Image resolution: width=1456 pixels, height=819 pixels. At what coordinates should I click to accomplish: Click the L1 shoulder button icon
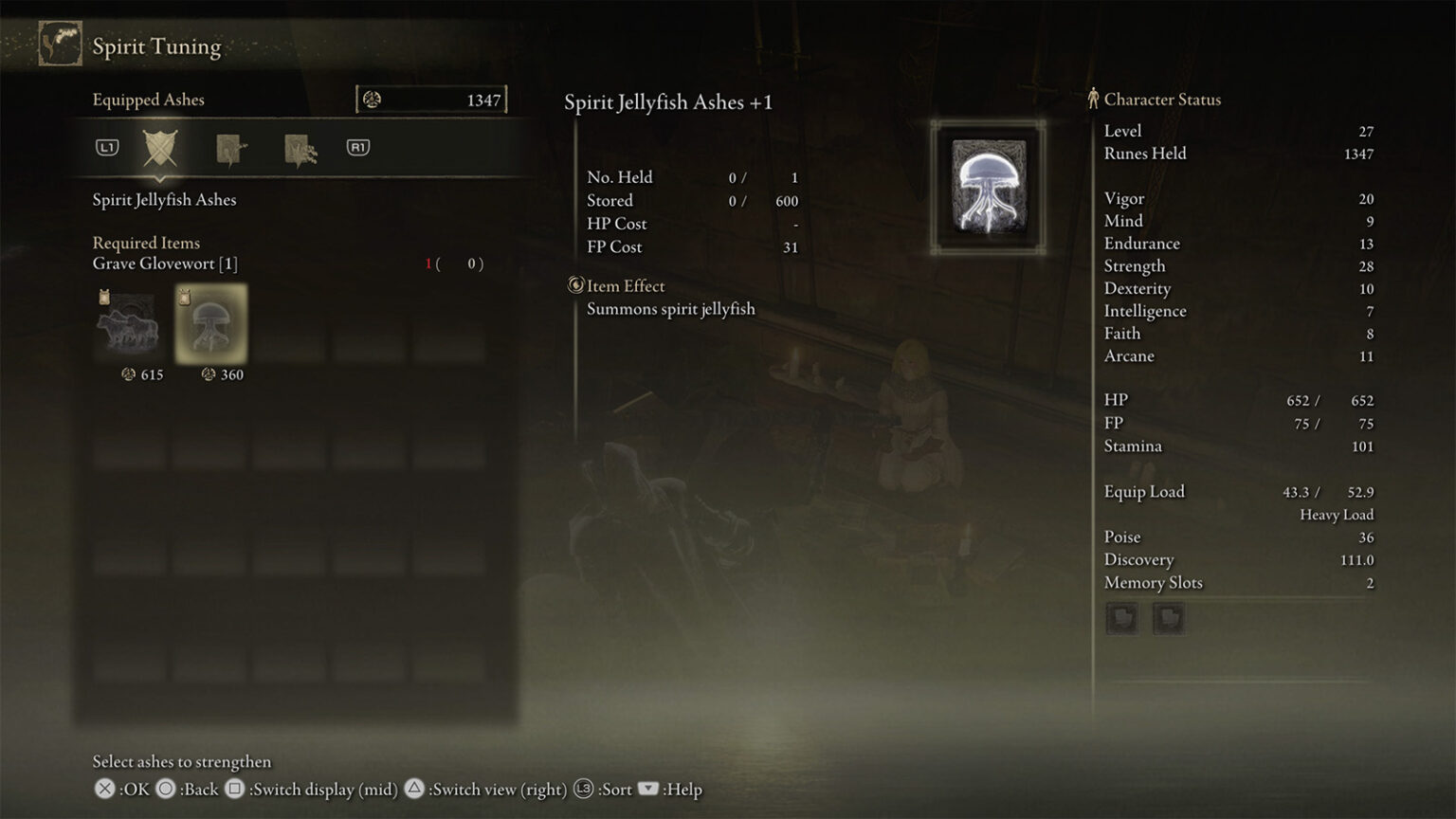tap(107, 148)
